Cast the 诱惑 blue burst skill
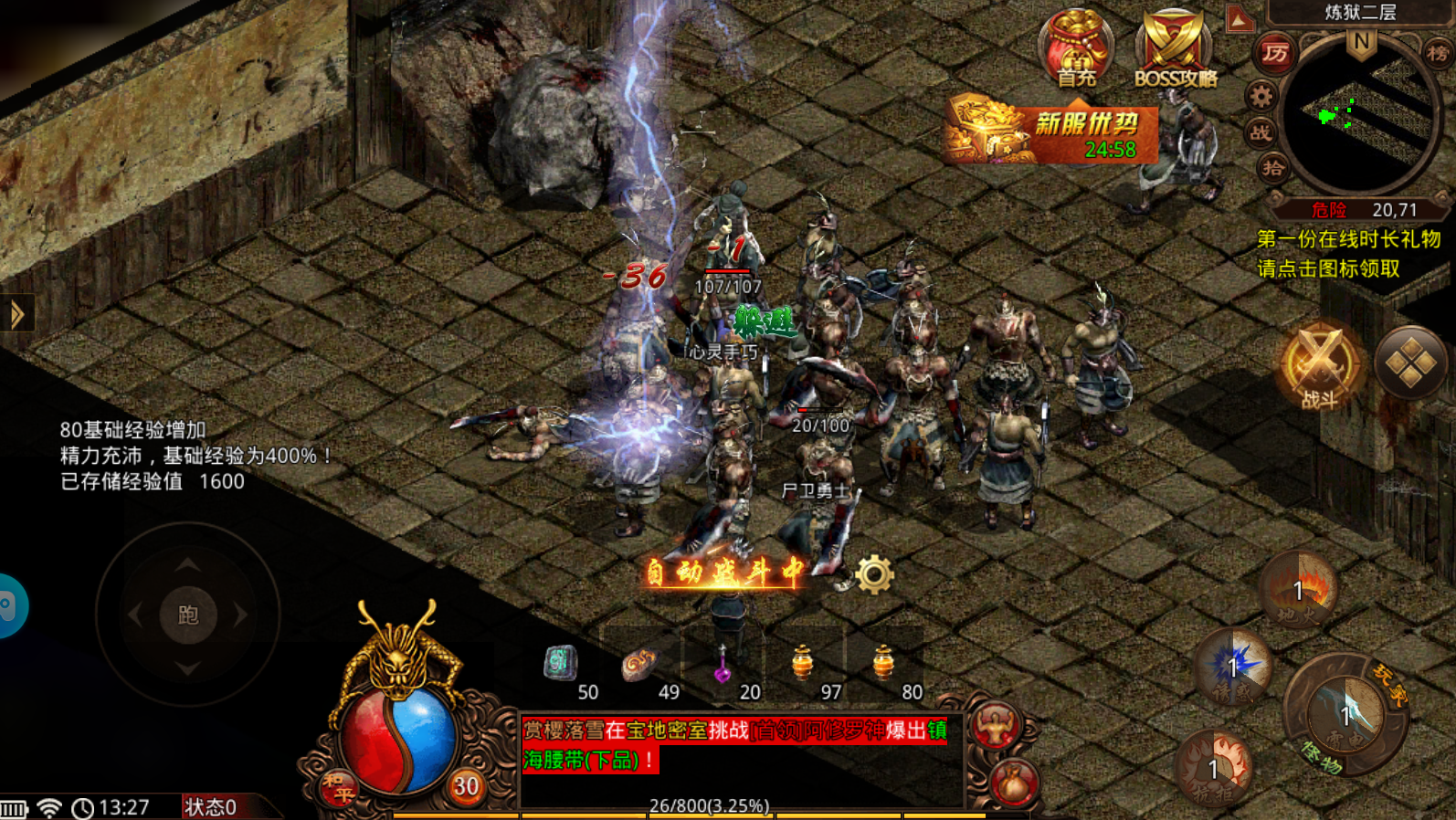 [1234, 668]
